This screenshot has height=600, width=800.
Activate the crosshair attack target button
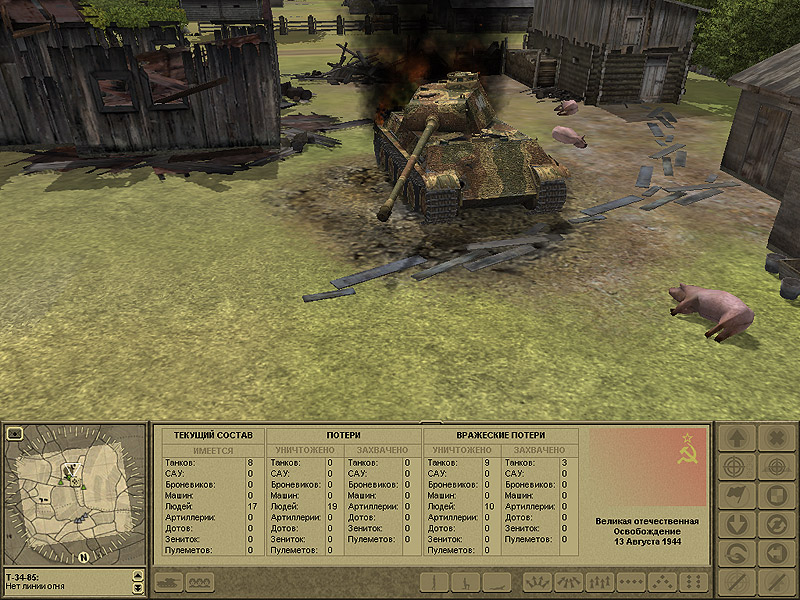pyautogui.click(x=736, y=467)
